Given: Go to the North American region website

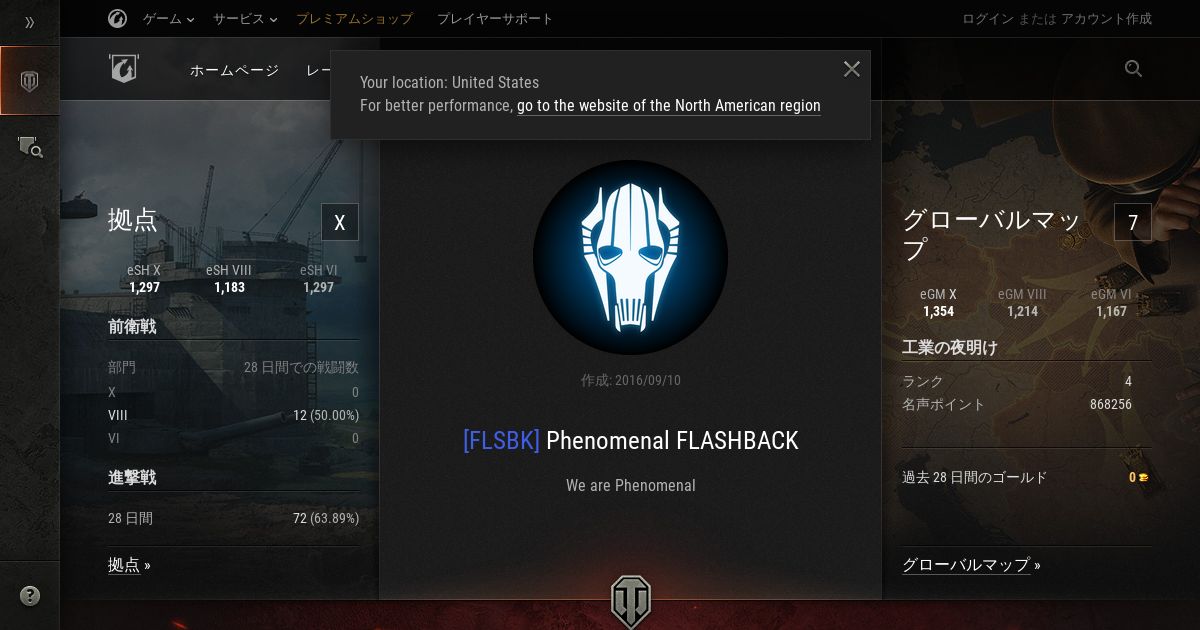Looking at the screenshot, I should (x=668, y=106).
